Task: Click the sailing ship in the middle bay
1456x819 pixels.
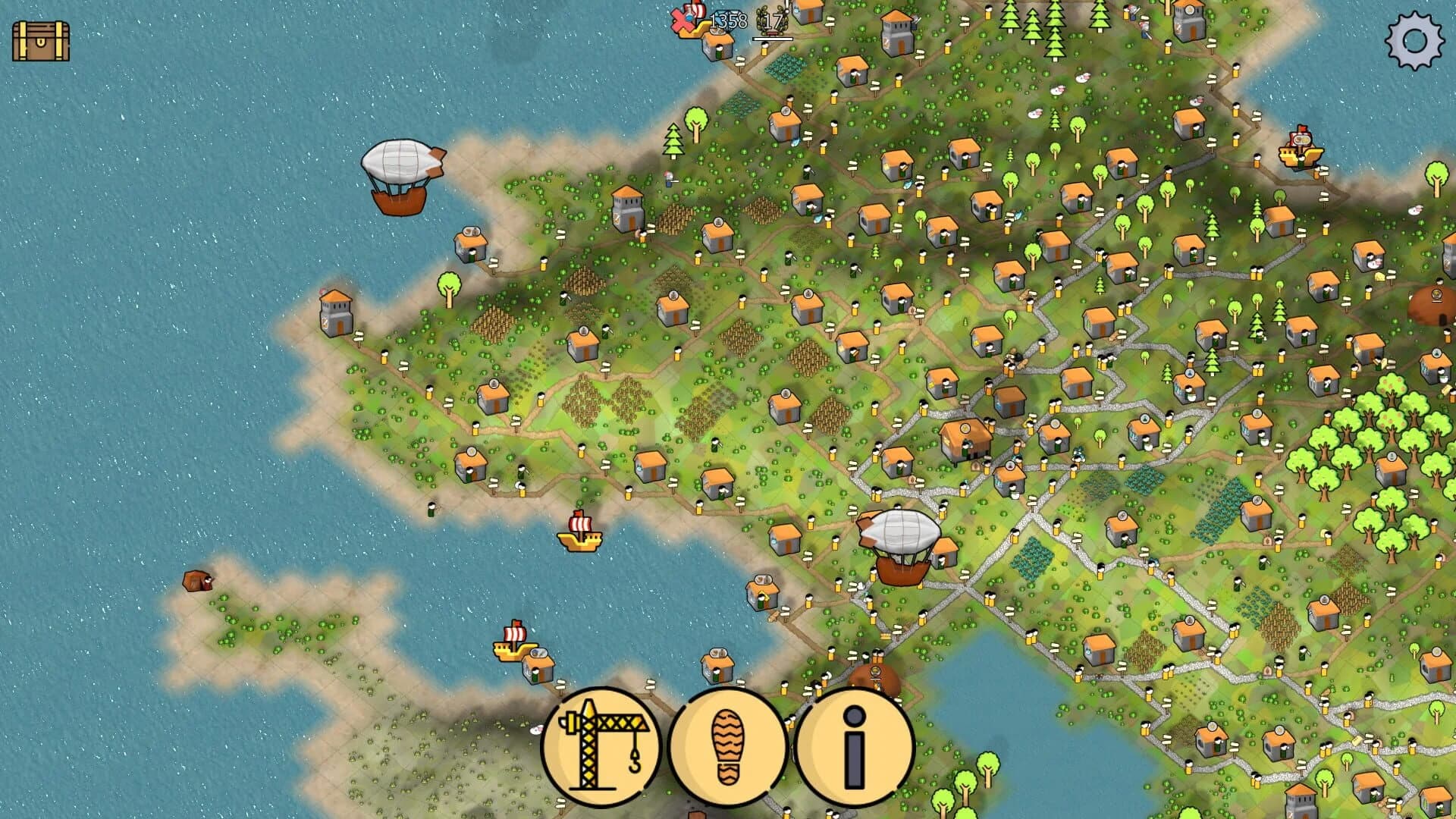Action: tap(579, 541)
